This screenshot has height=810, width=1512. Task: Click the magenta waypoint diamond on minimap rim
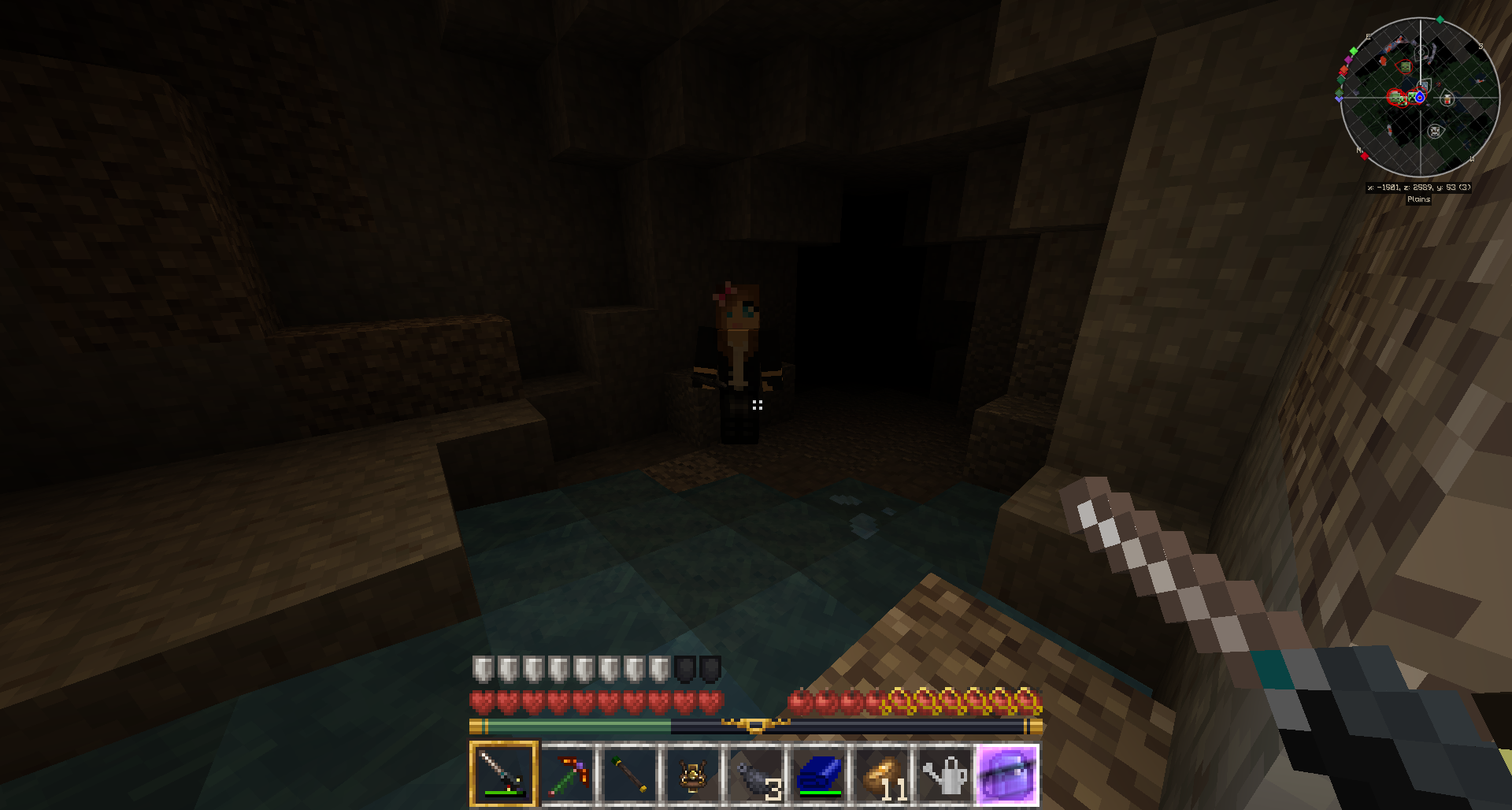coord(1348,60)
